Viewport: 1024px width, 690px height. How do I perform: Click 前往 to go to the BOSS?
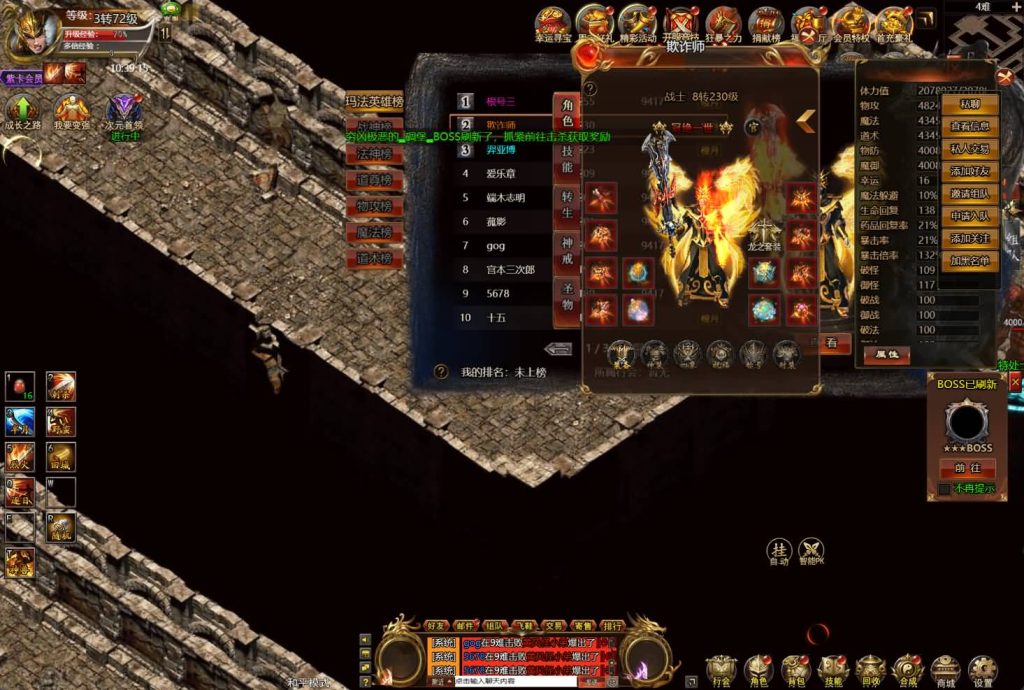pyautogui.click(x=967, y=468)
